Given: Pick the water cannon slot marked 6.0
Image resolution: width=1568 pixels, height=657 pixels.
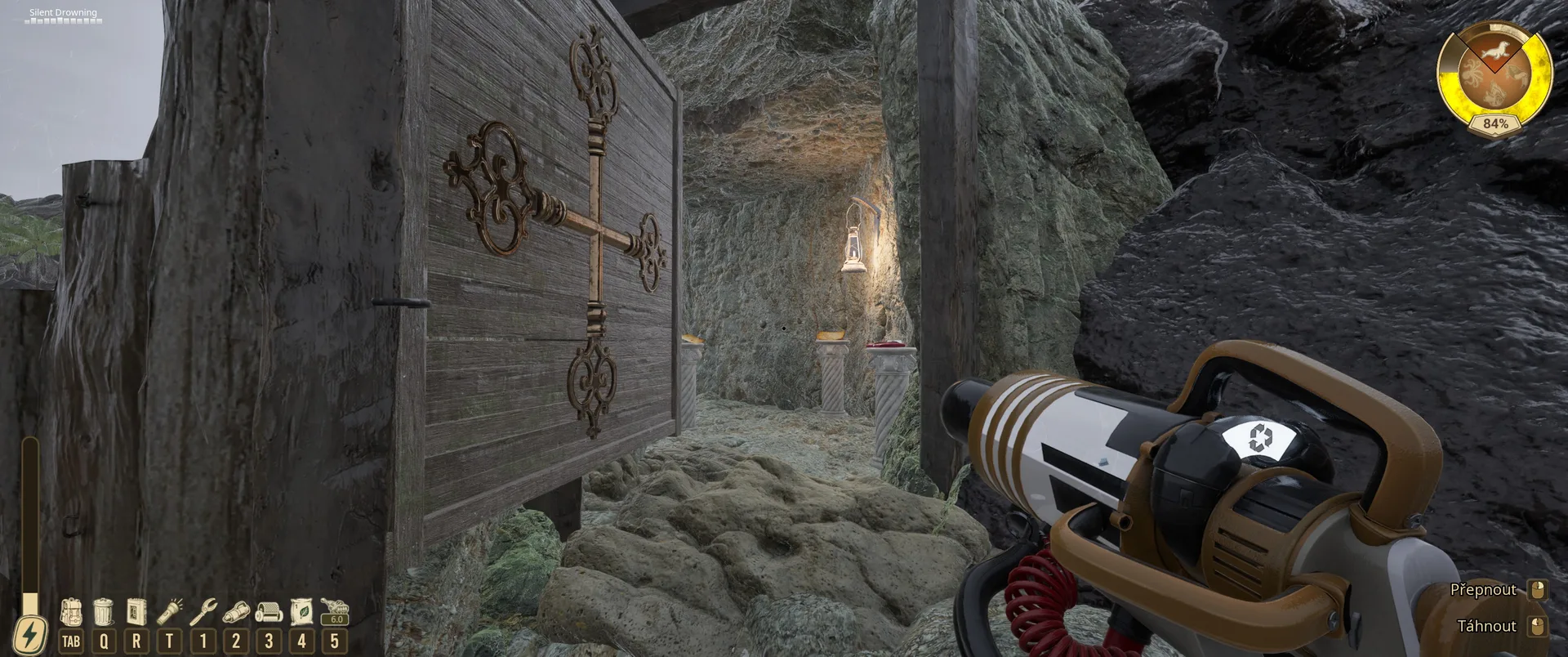Looking at the screenshot, I should coord(335,612).
